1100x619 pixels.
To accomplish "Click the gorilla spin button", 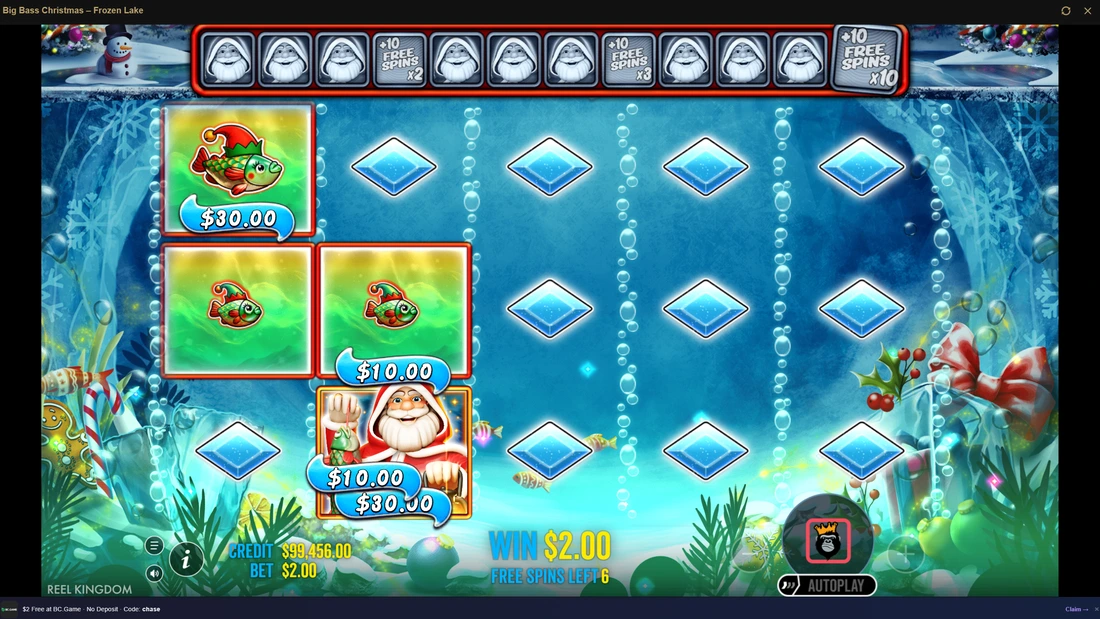I will [x=828, y=541].
